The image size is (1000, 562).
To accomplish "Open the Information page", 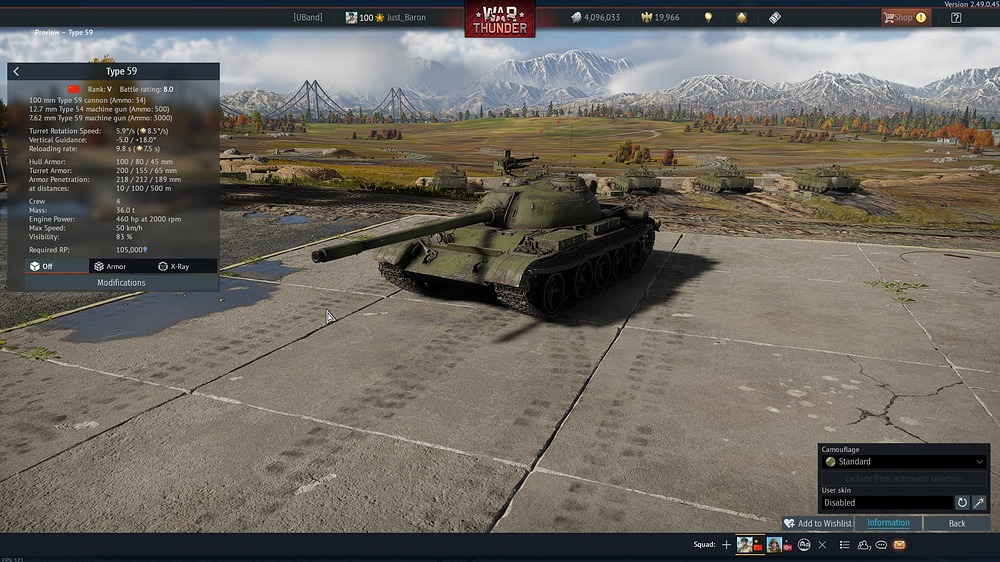I will [x=888, y=523].
